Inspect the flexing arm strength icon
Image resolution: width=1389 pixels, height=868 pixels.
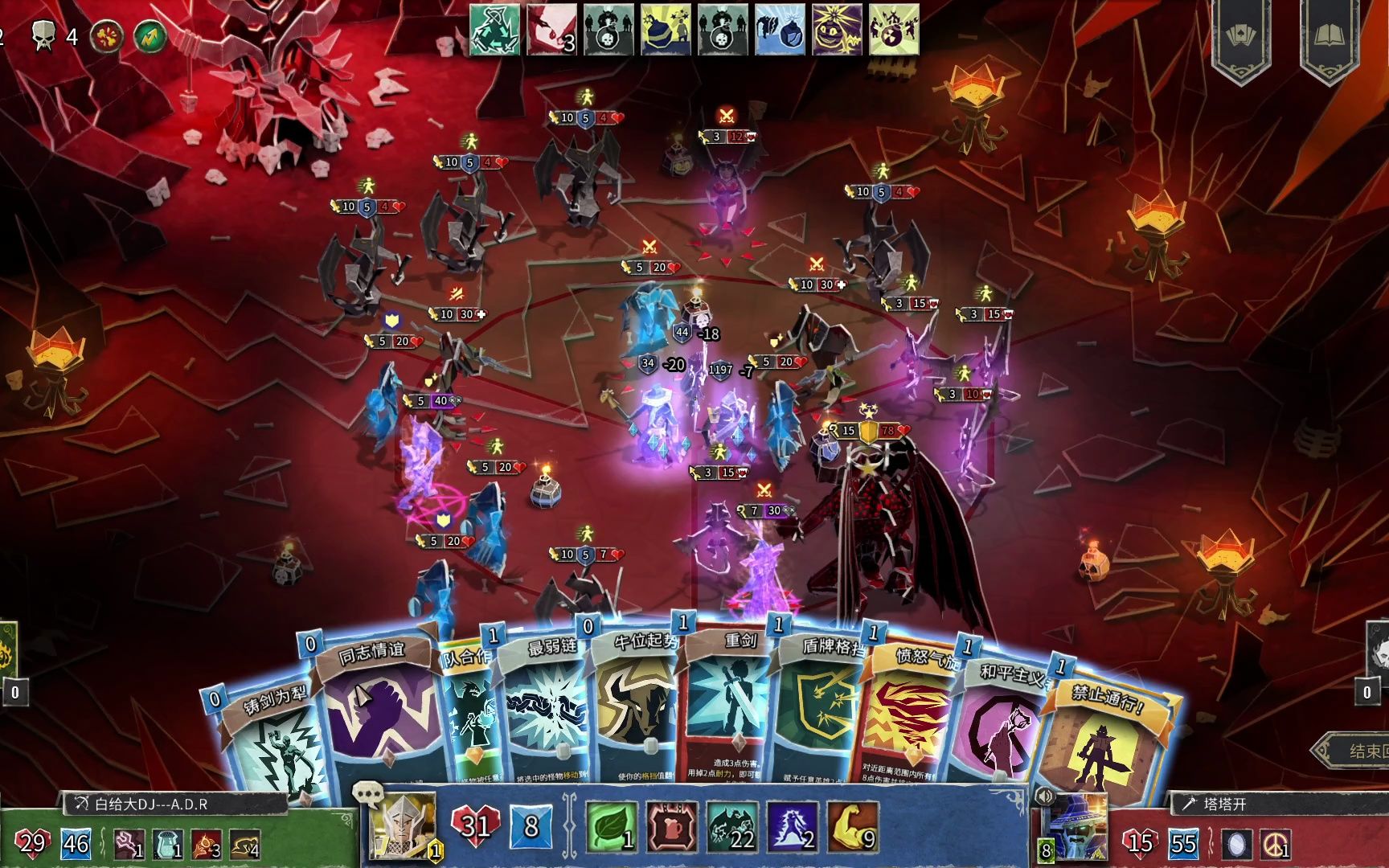click(851, 827)
